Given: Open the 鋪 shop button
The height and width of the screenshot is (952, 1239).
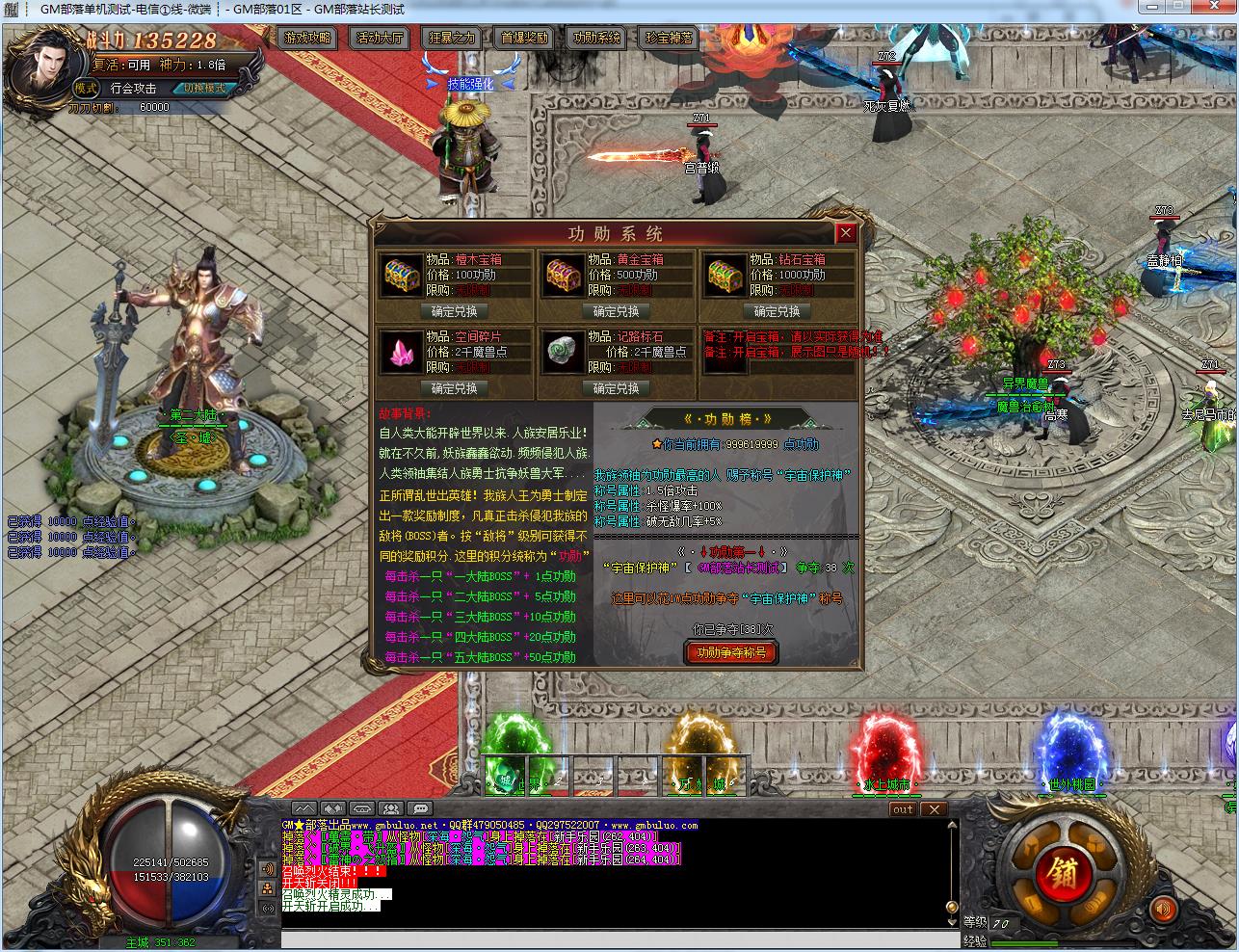Looking at the screenshot, I should 1062,875.
